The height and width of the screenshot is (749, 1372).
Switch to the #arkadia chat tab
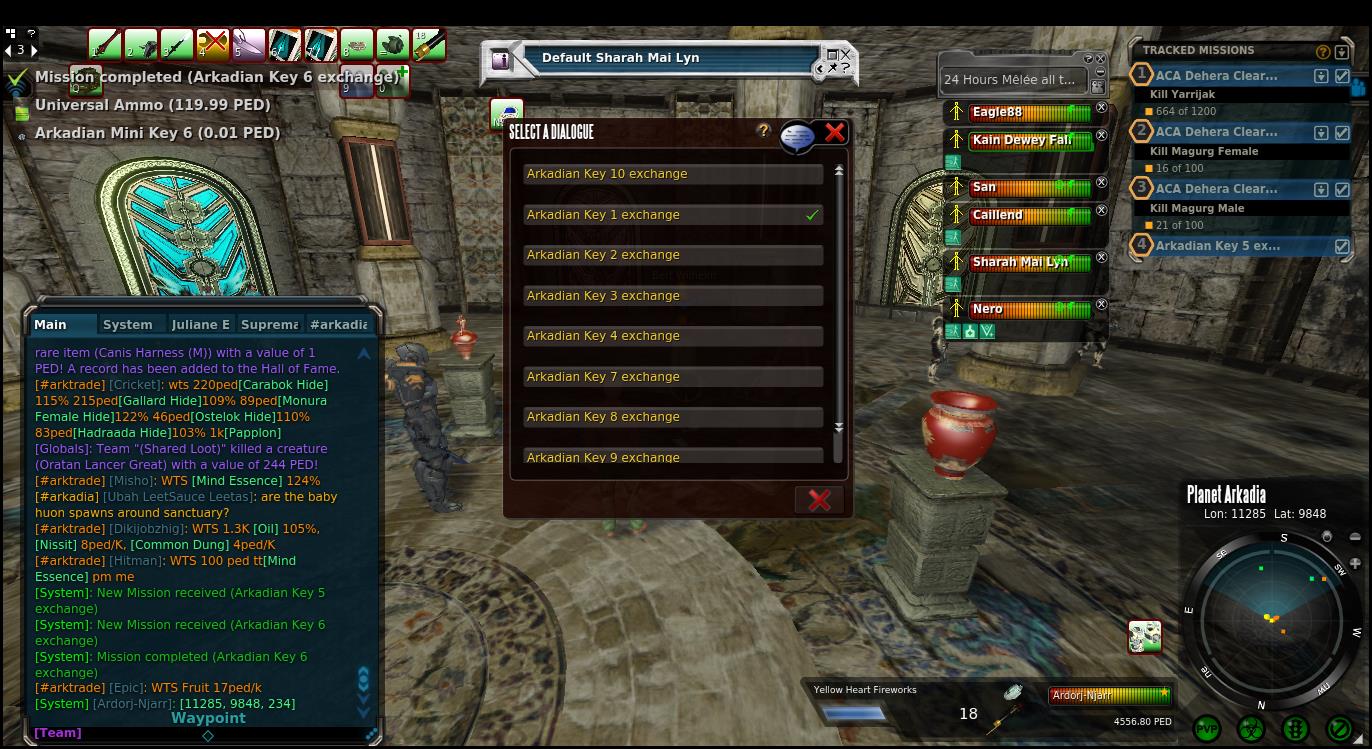(338, 324)
